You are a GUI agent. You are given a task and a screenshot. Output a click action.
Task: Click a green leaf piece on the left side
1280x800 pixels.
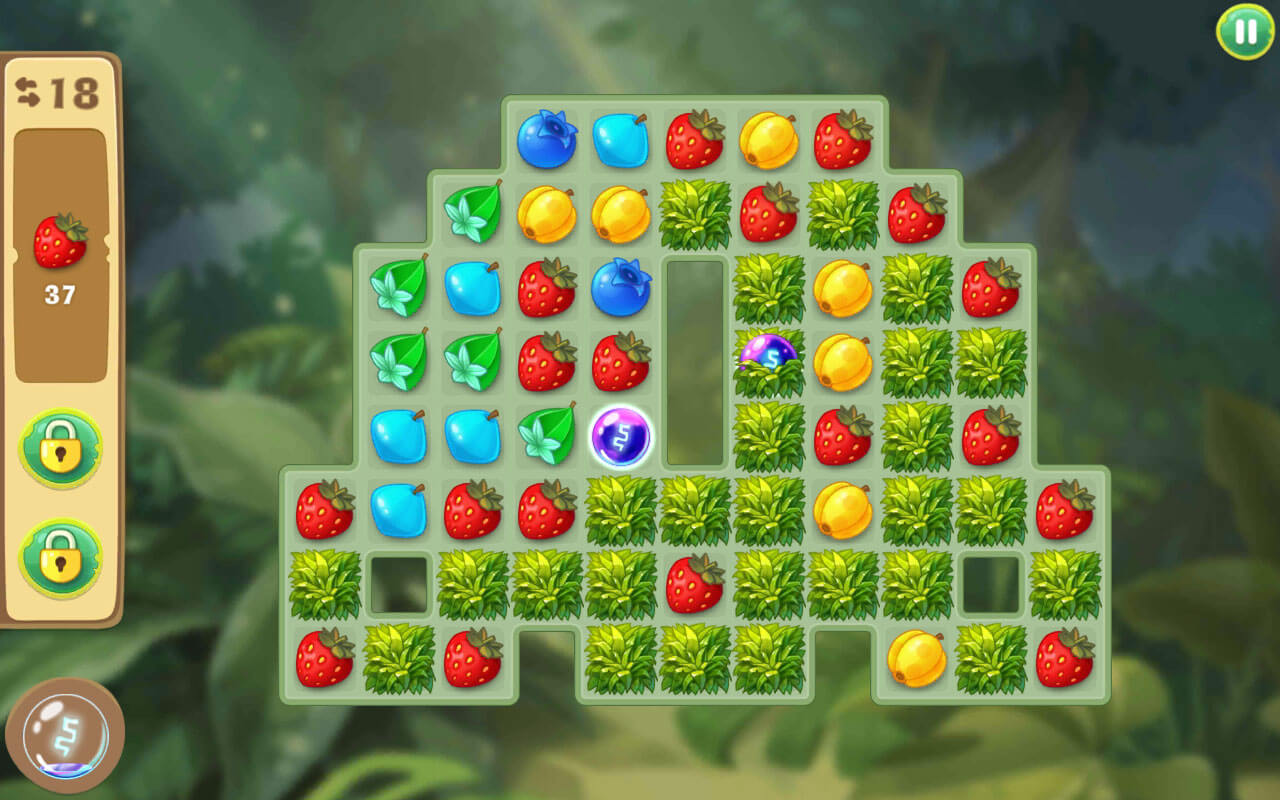399,288
